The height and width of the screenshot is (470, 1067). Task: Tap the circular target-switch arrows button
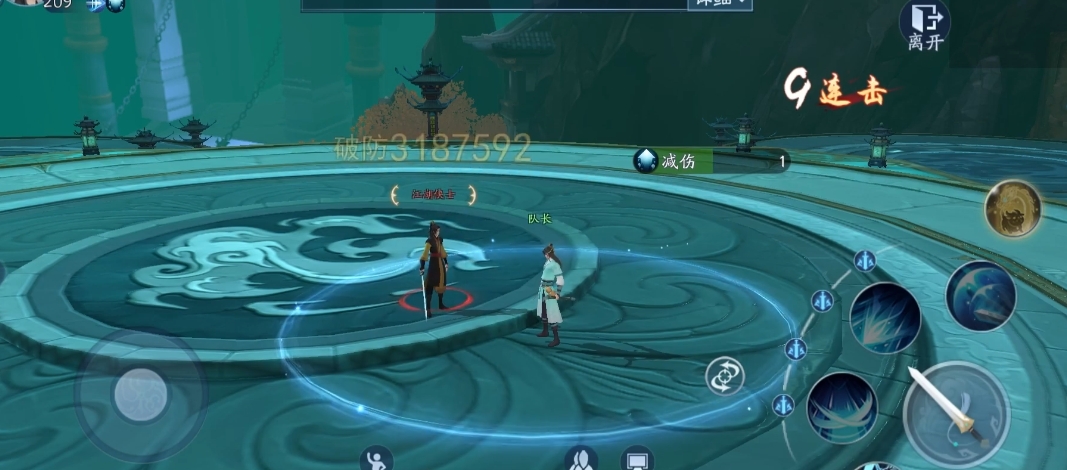[724, 375]
